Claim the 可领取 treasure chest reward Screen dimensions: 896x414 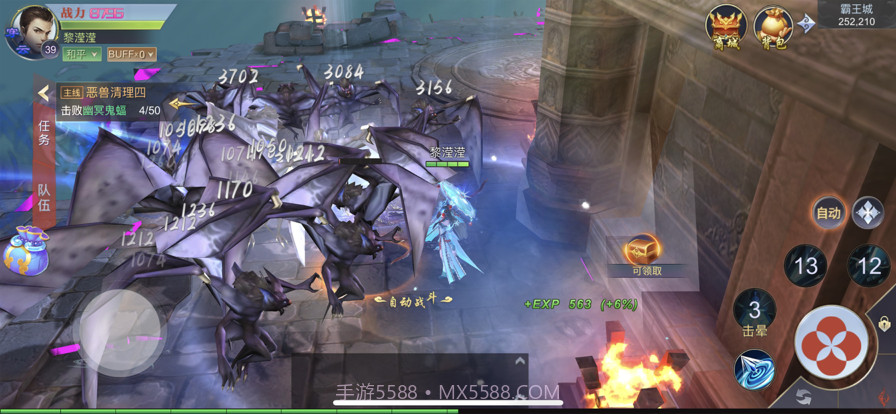click(645, 255)
